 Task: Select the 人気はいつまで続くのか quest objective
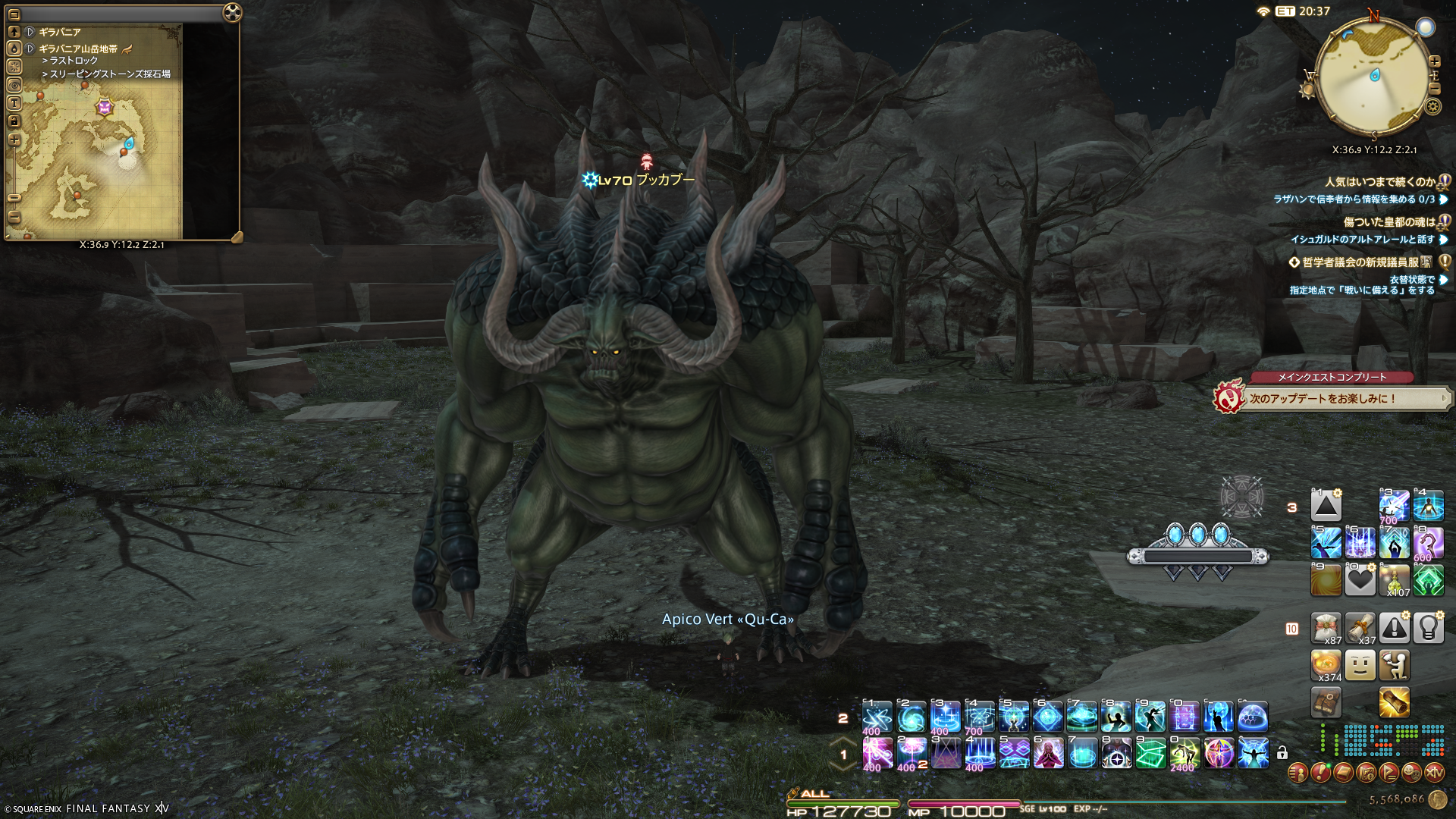[x=1379, y=182]
